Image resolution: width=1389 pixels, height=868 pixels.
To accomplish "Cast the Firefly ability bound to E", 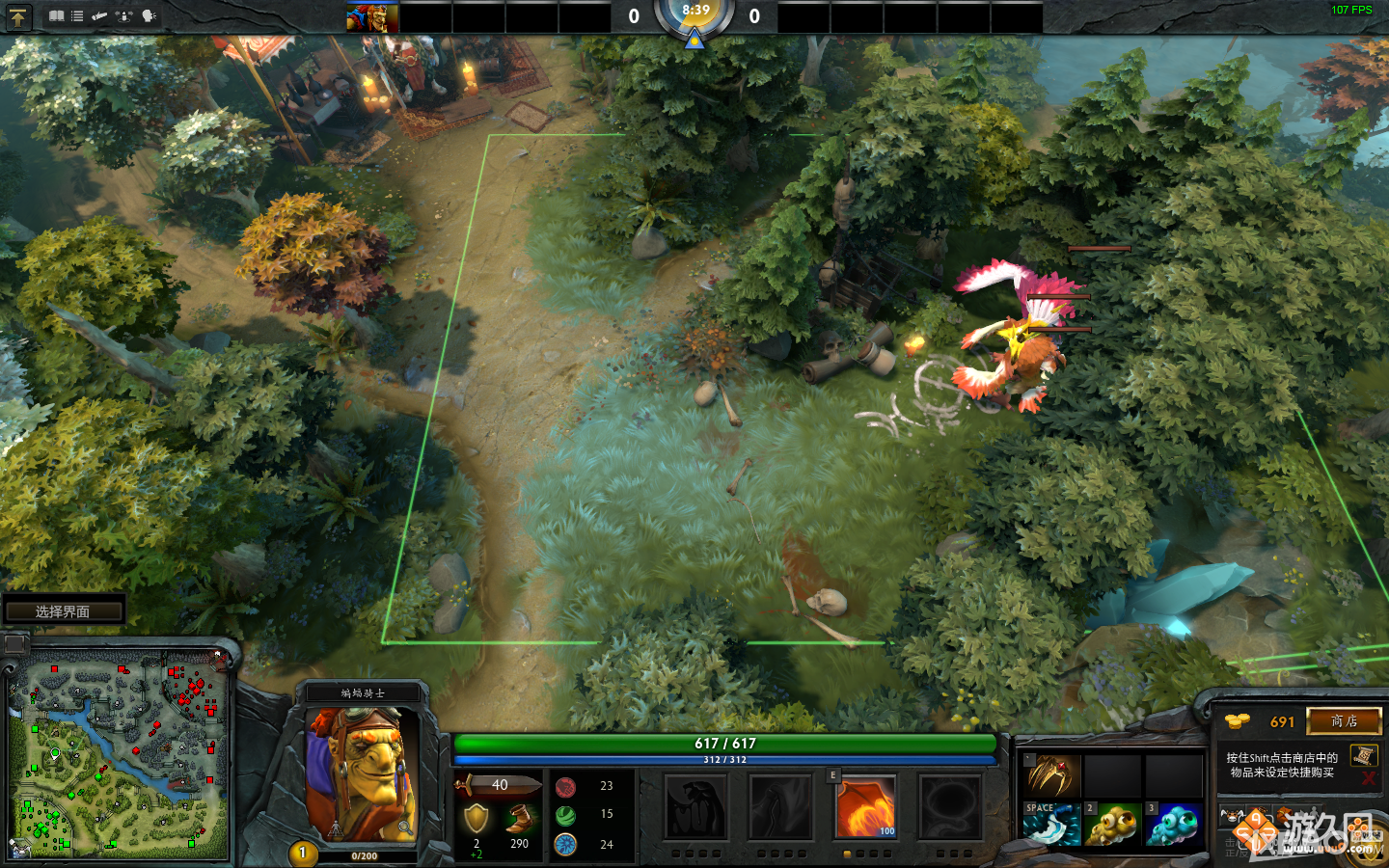I will tap(865, 807).
